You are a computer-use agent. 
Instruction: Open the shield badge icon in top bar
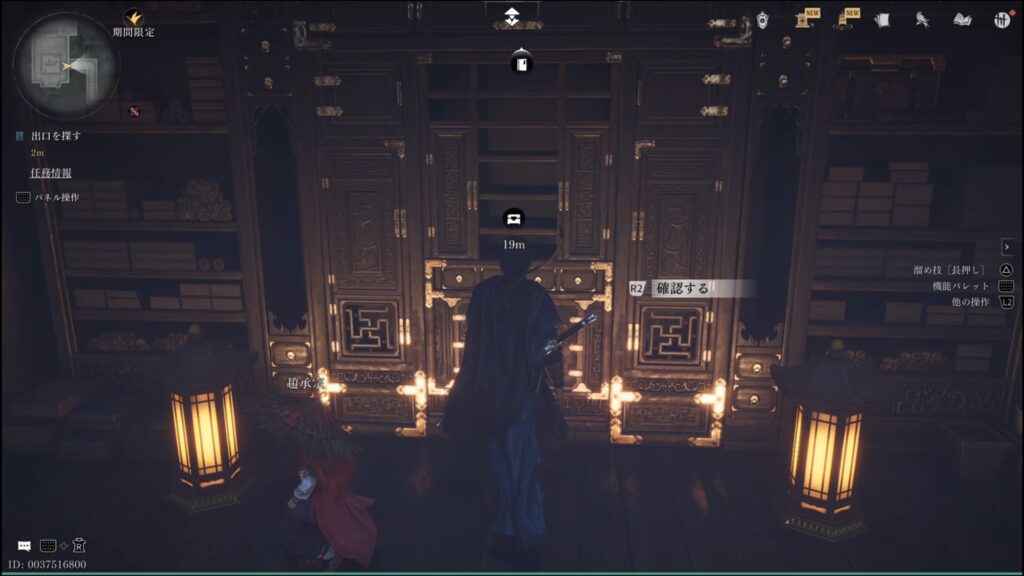(x=763, y=19)
